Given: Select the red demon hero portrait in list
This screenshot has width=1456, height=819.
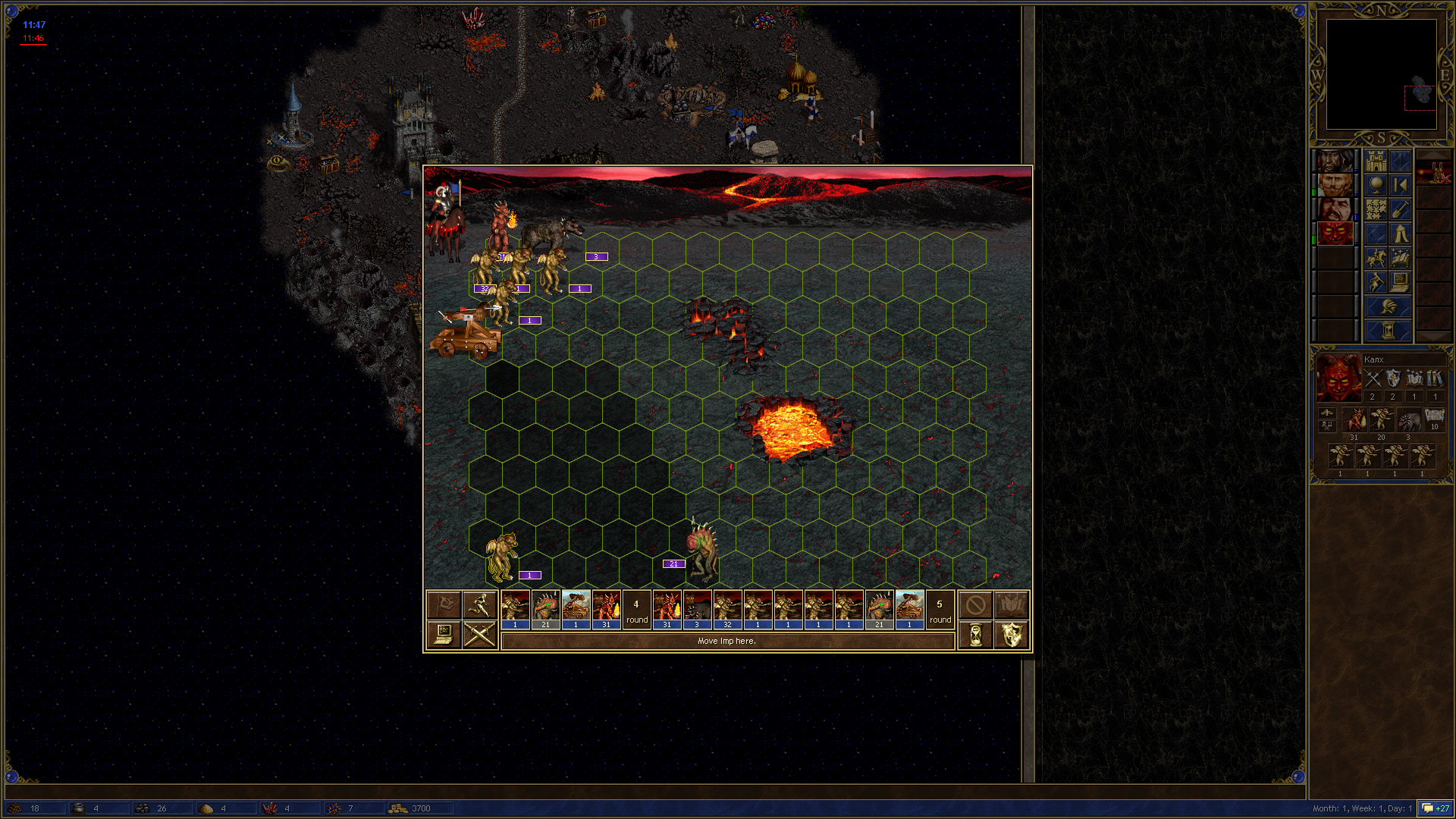Looking at the screenshot, I should coord(1335,233).
